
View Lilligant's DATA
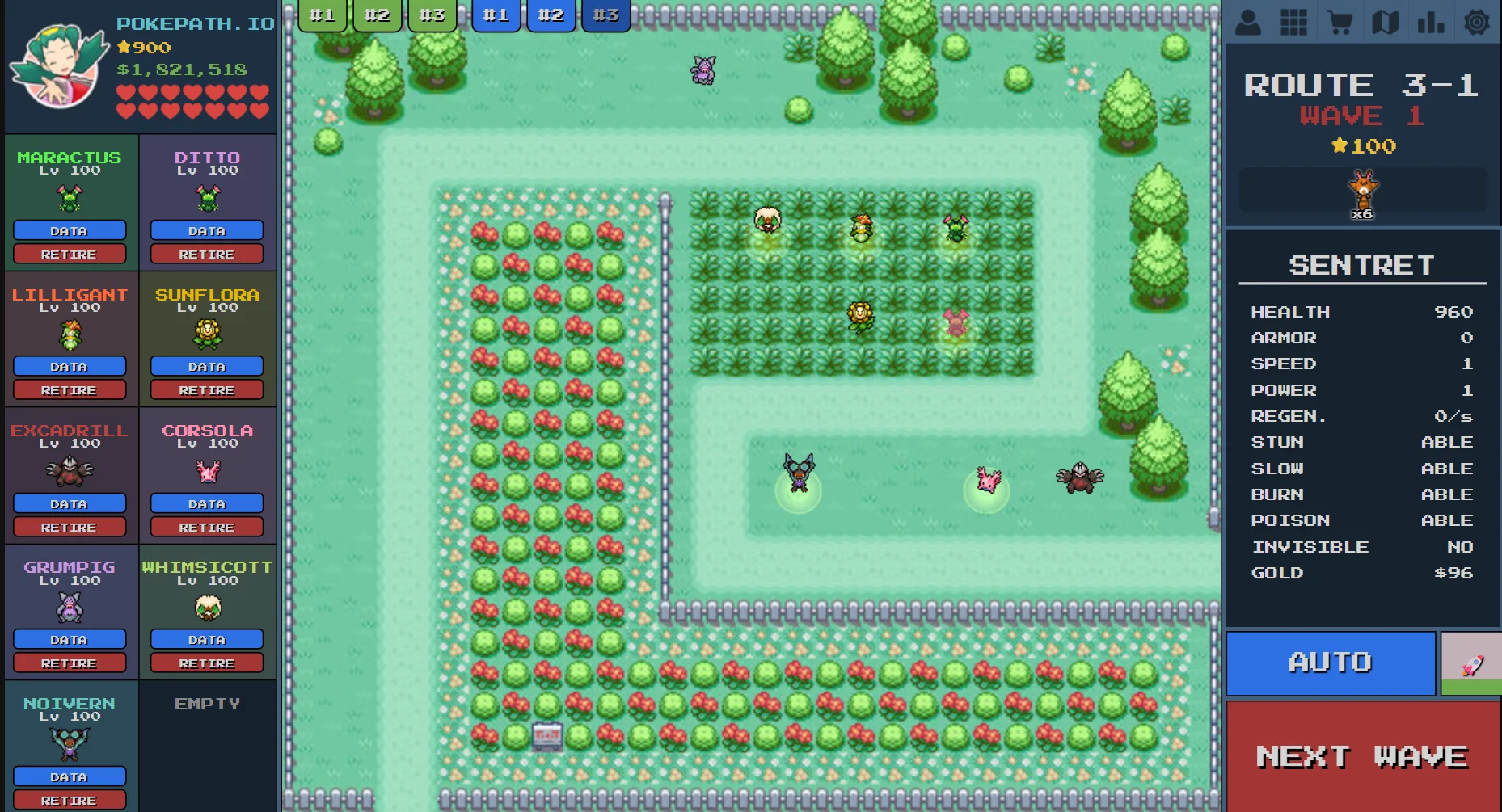click(x=70, y=366)
